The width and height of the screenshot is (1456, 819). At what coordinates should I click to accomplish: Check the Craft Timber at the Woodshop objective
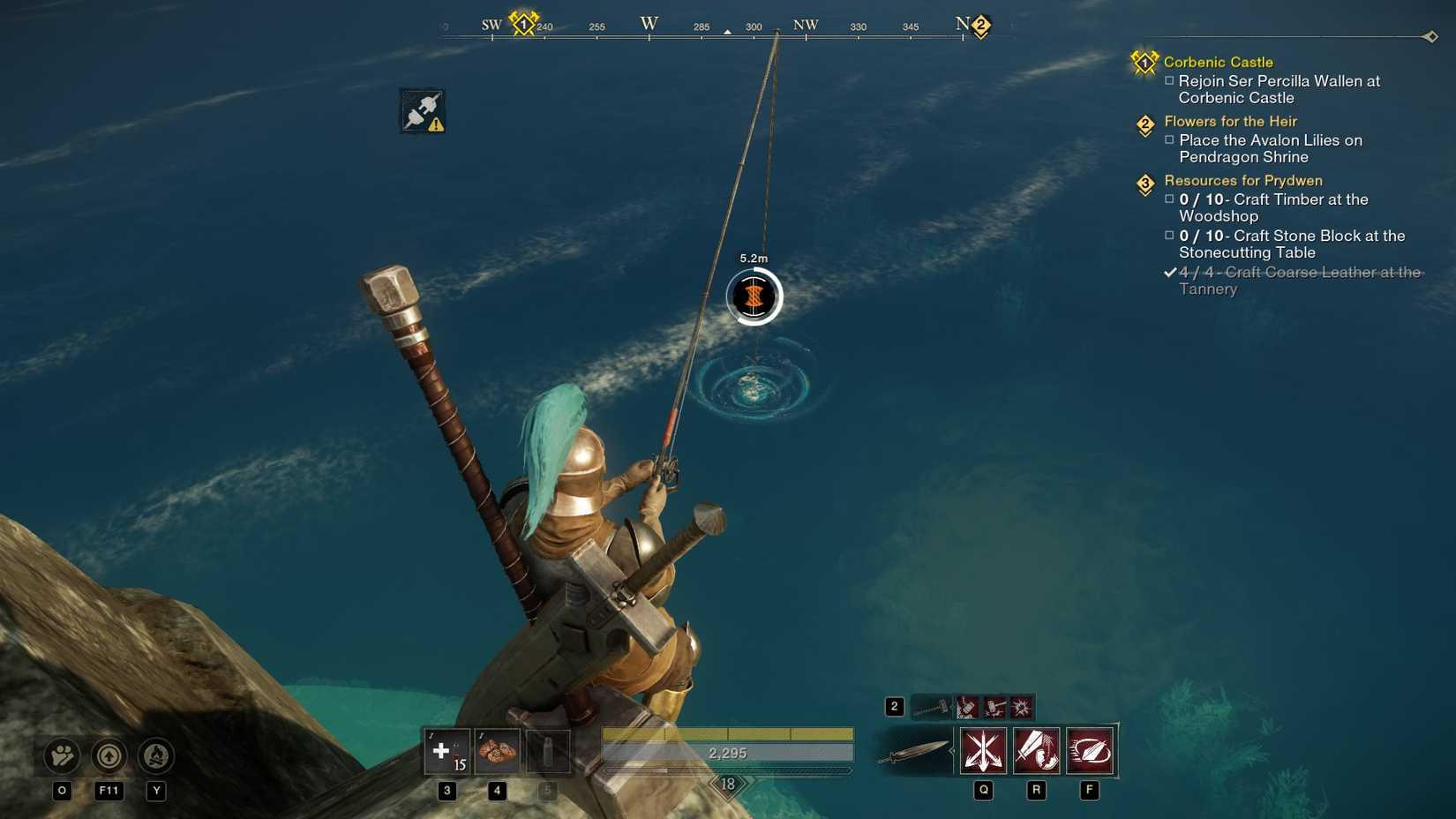(1170, 200)
